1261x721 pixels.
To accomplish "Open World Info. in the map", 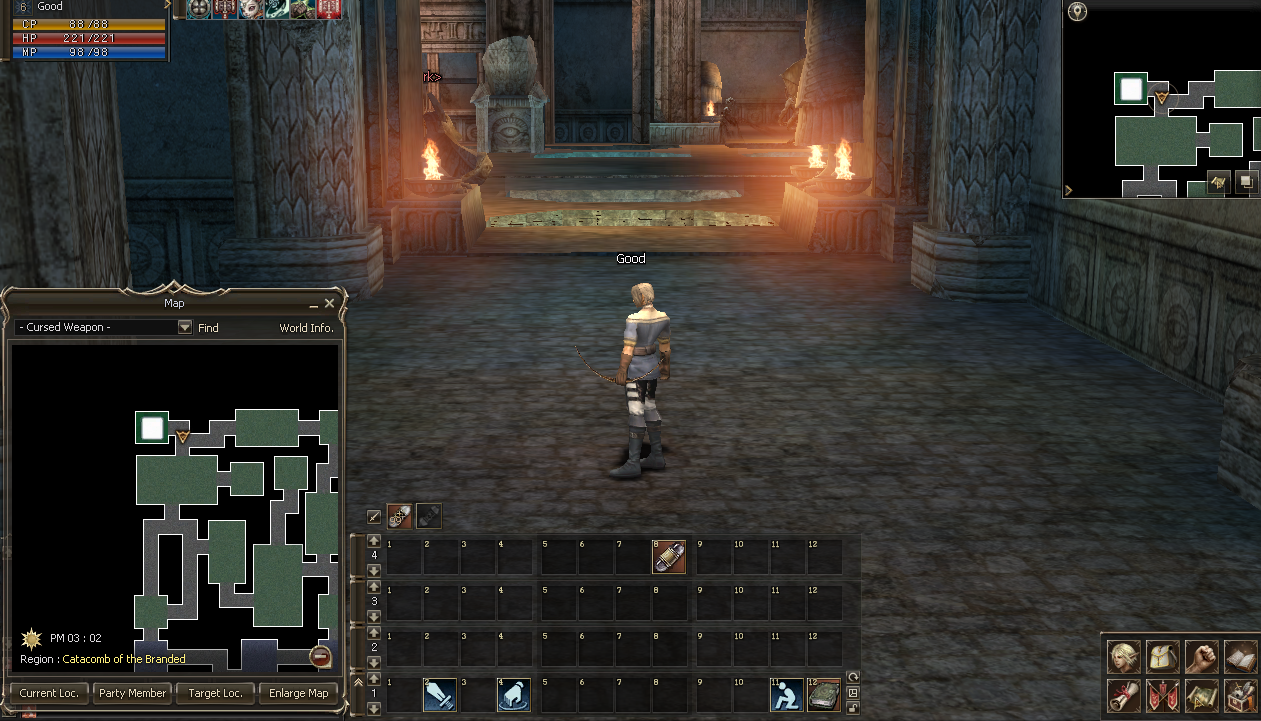I will tap(306, 327).
